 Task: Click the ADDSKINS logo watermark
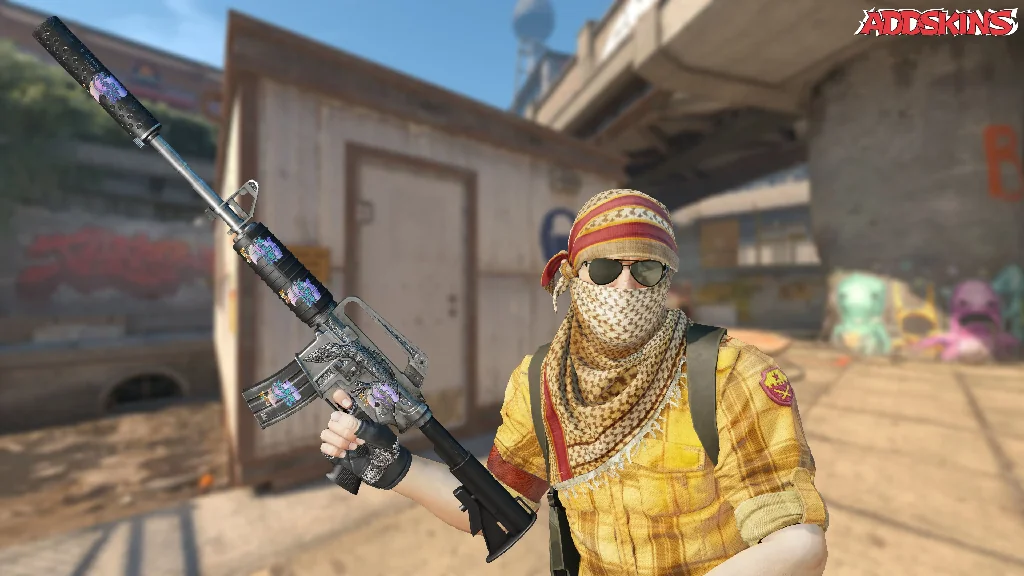click(936, 22)
